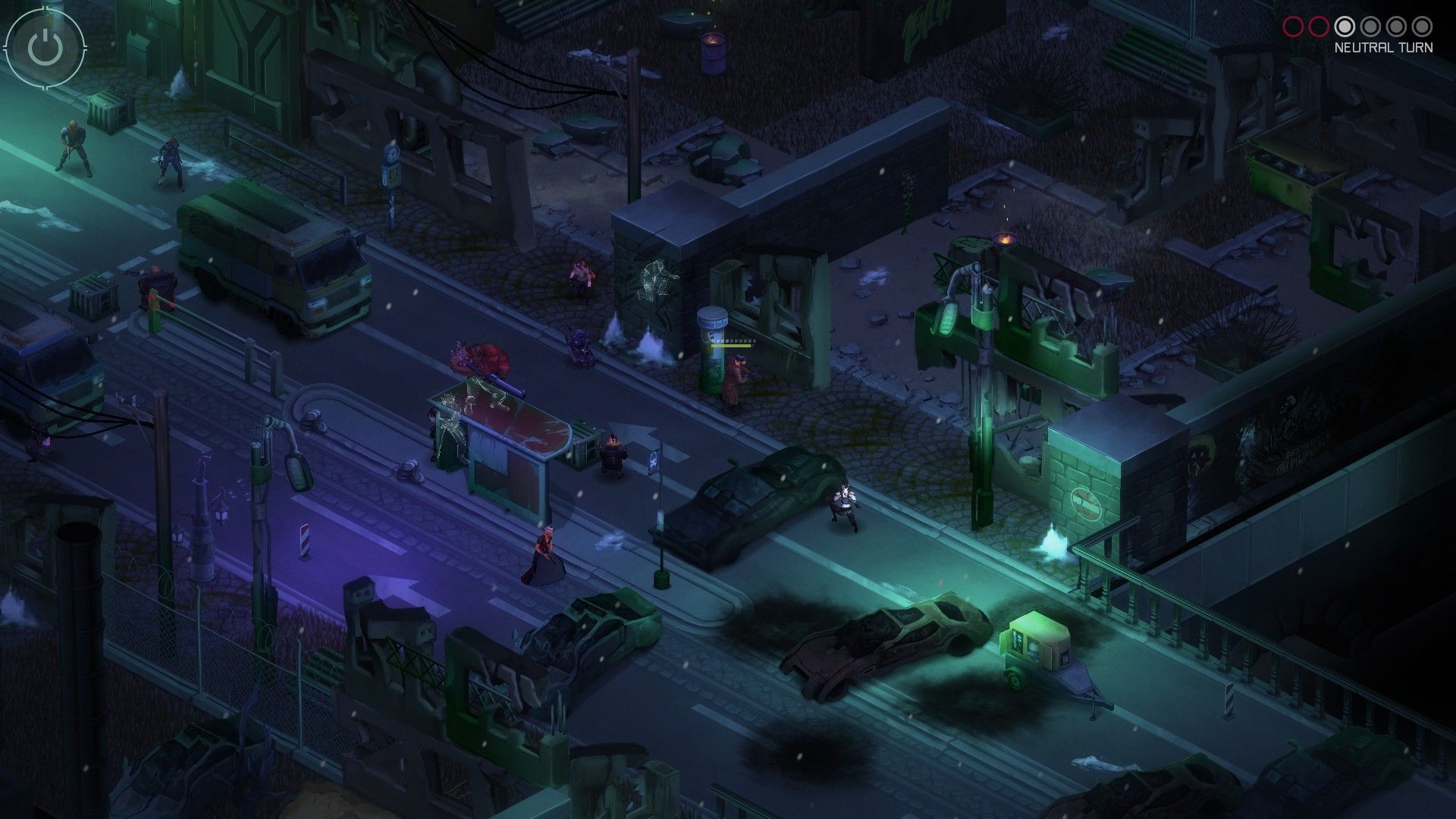Click the power-icon end turn button
Image resolution: width=1456 pixels, height=819 pixels.
point(44,47)
